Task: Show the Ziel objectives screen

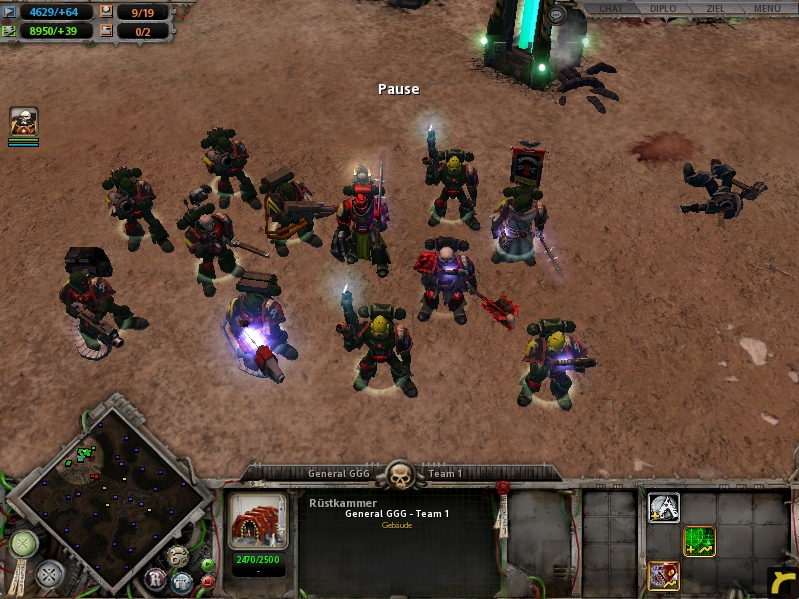Action: [714, 9]
